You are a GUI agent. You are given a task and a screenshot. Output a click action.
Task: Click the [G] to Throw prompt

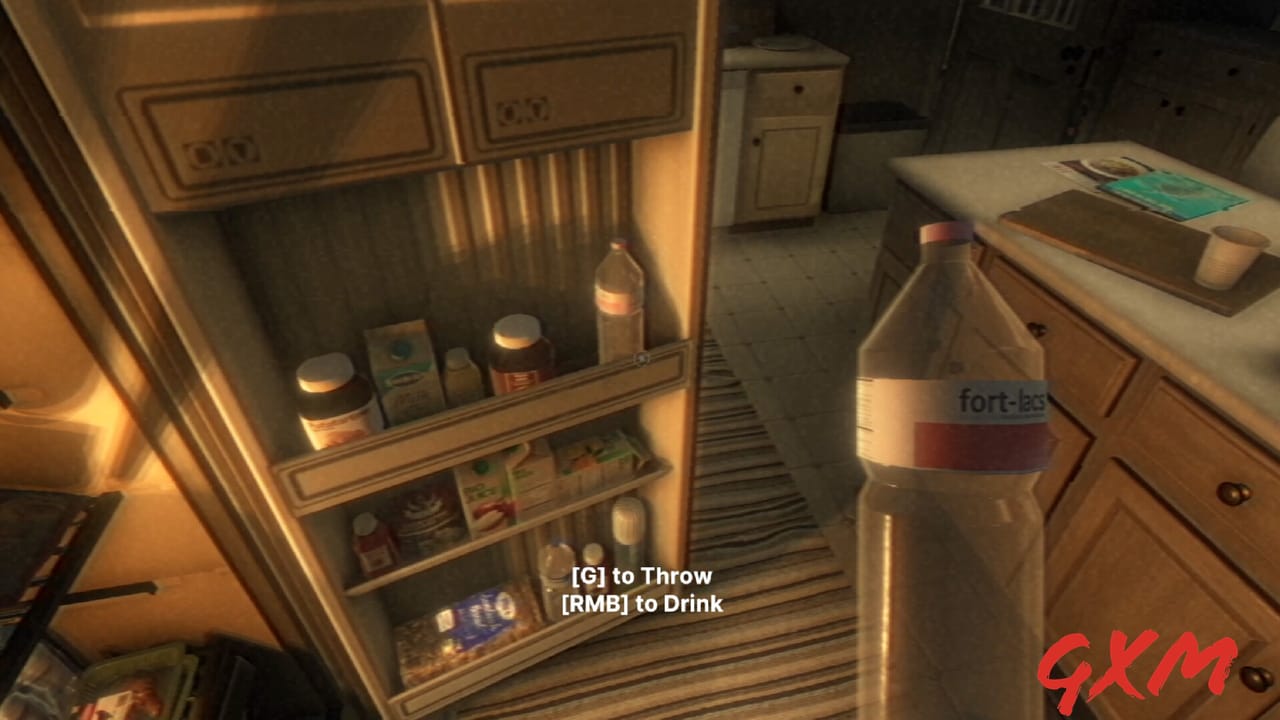point(640,576)
